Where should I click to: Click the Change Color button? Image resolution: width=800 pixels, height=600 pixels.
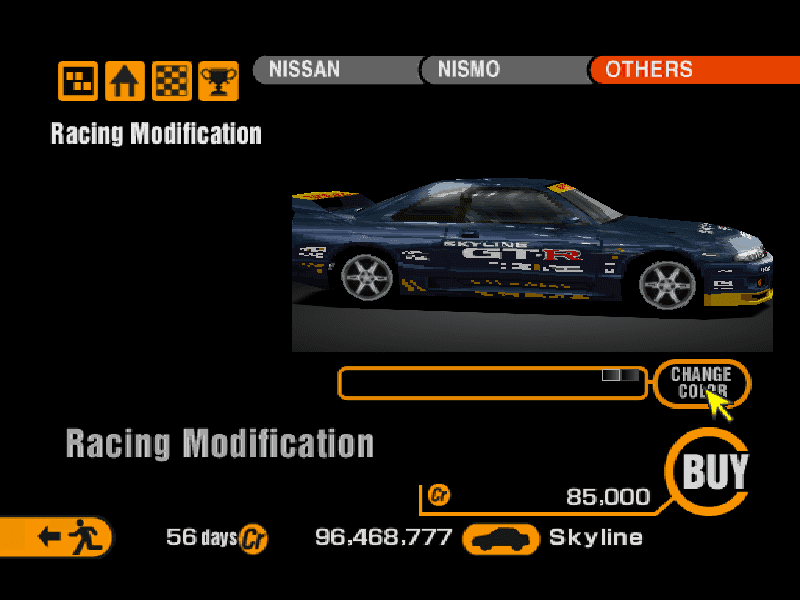point(701,382)
